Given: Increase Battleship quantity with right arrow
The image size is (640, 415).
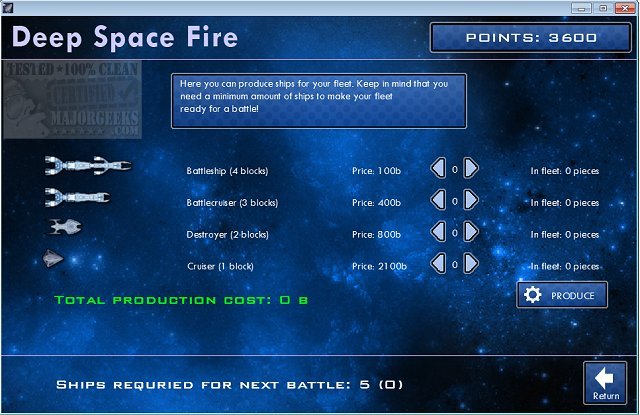Looking at the screenshot, I should [x=471, y=169].
